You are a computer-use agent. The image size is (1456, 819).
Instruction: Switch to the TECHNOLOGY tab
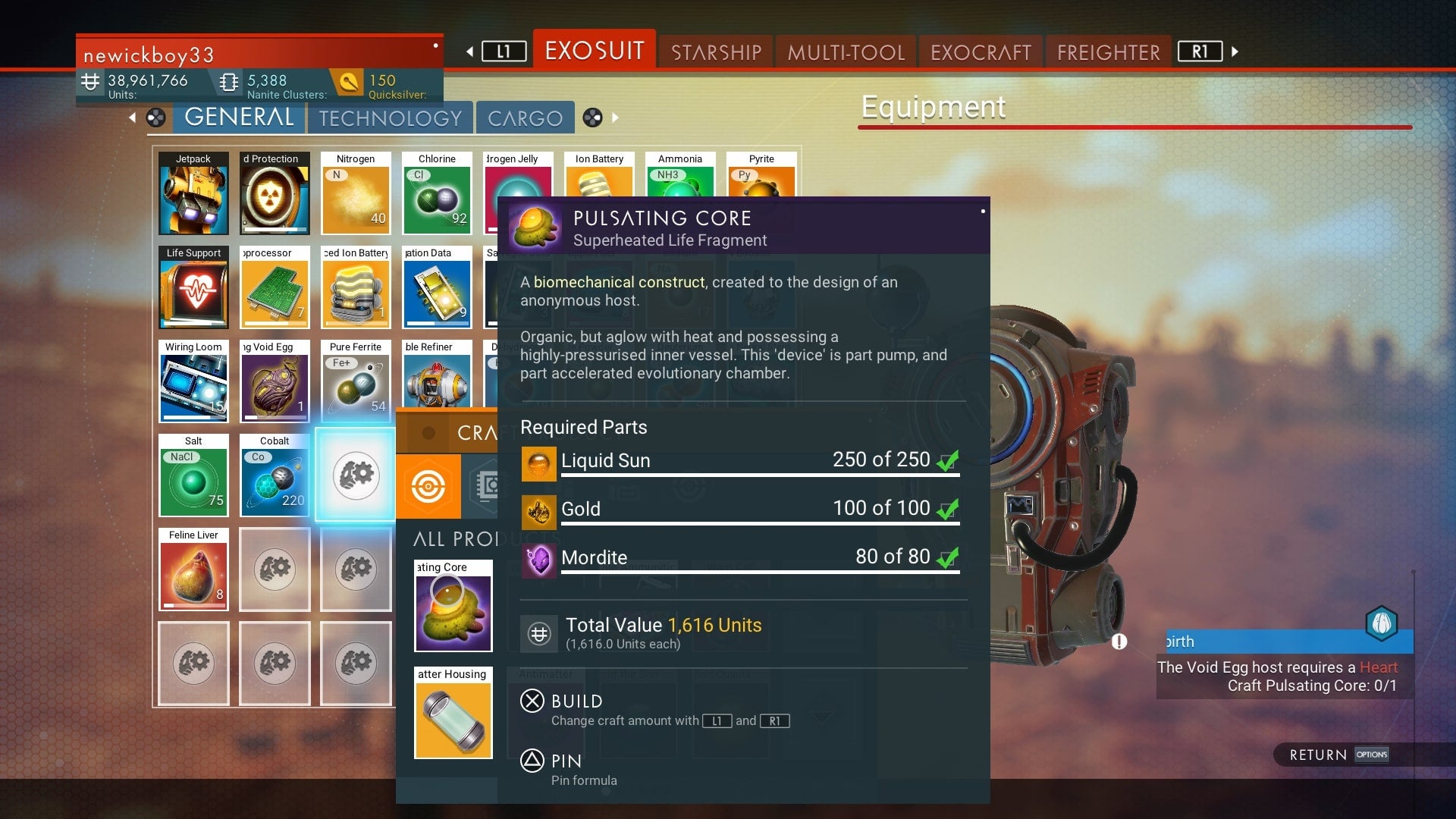click(x=390, y=118)
